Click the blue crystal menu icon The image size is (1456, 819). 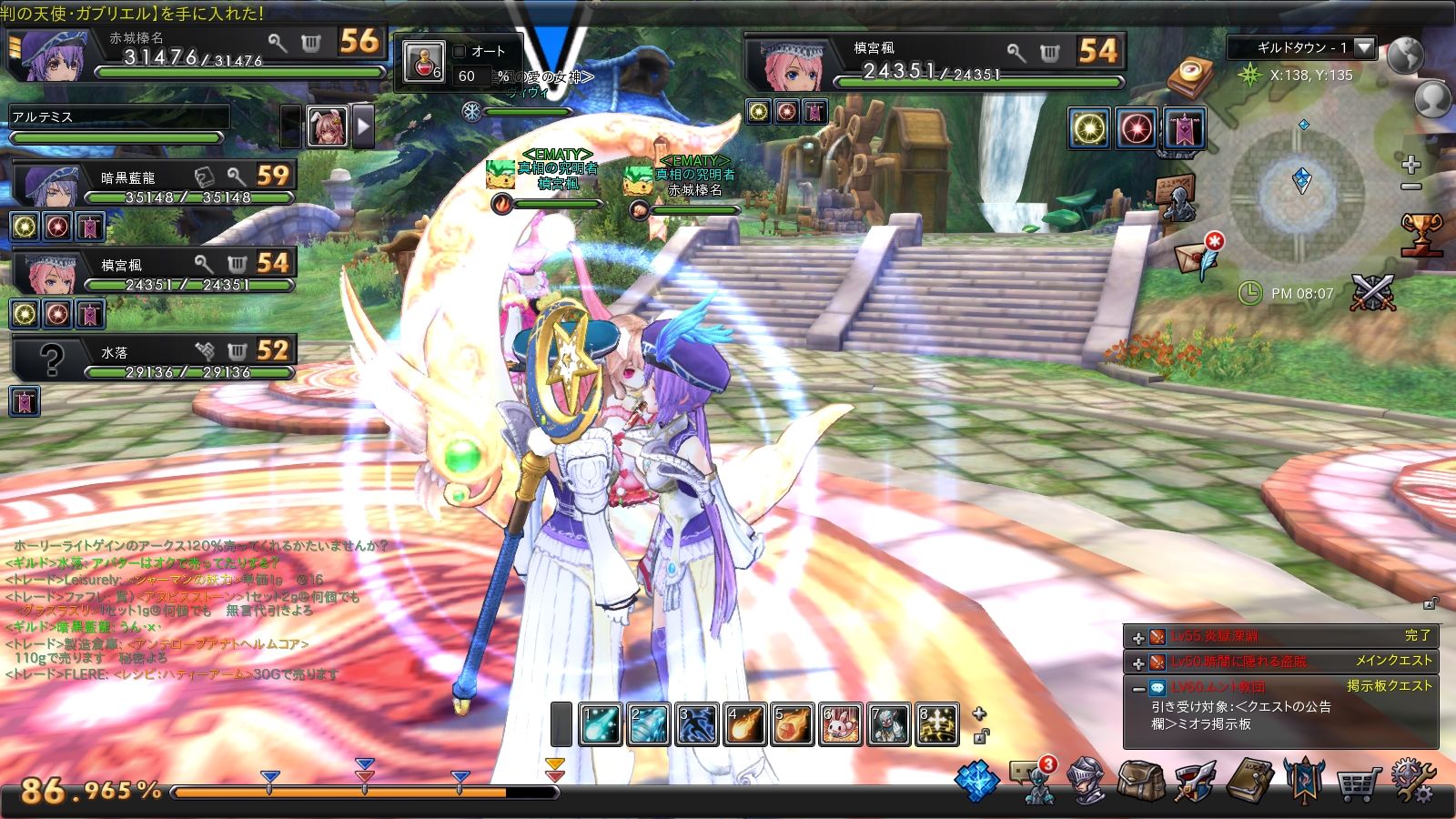pos(978,781)
